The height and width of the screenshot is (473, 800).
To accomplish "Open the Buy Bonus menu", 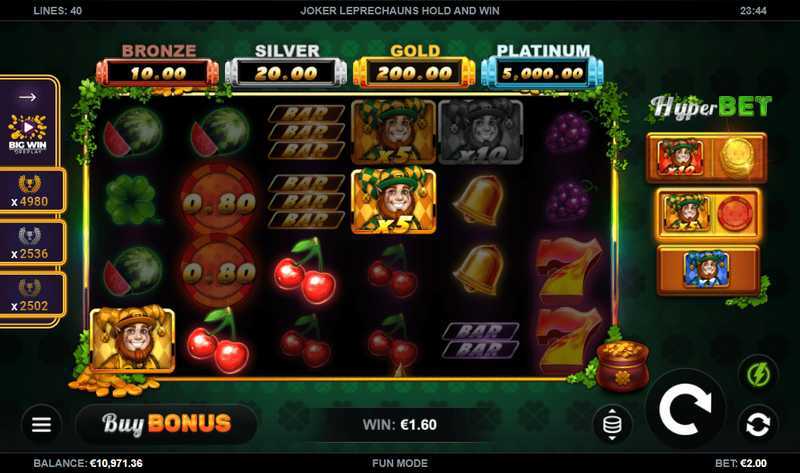I will (x=166, y=424).
